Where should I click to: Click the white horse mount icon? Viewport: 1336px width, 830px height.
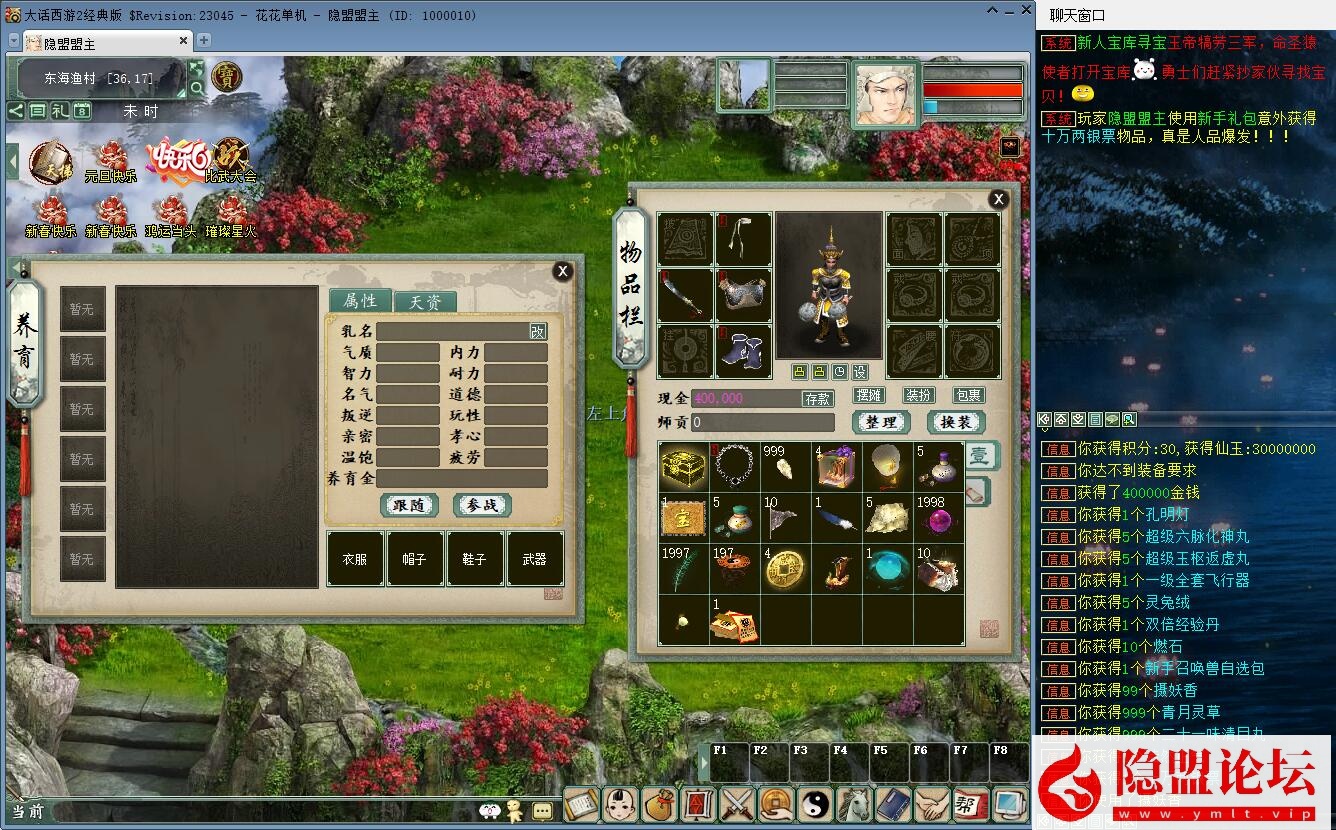856,803
